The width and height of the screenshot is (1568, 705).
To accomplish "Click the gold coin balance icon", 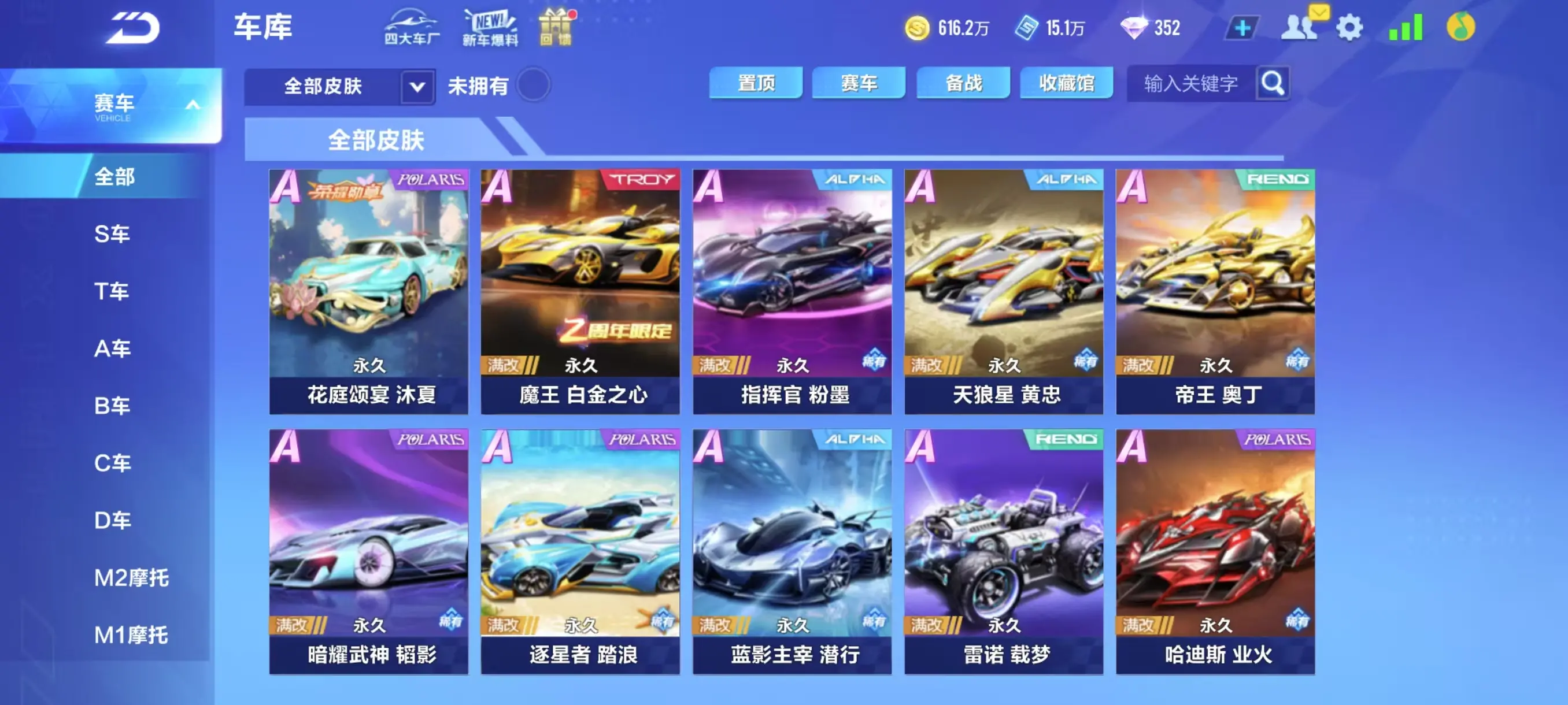I will point(918,27).
